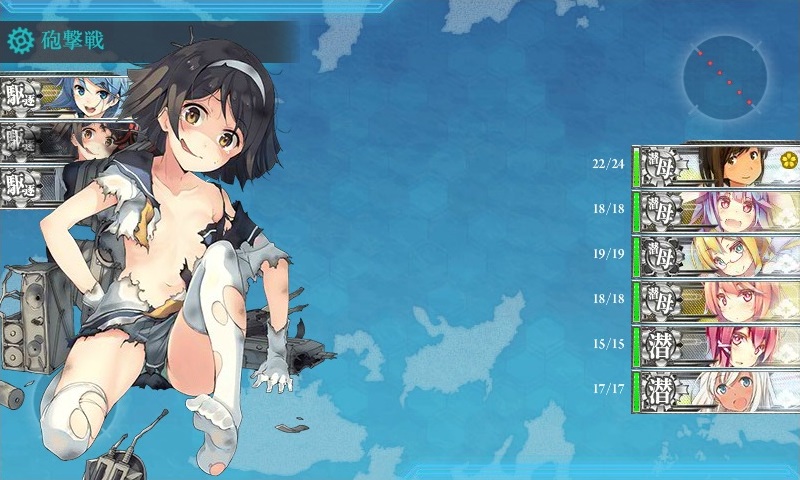
Task: Pick the white-haired submarine with 17/17 HP
Action: point(717,390)
